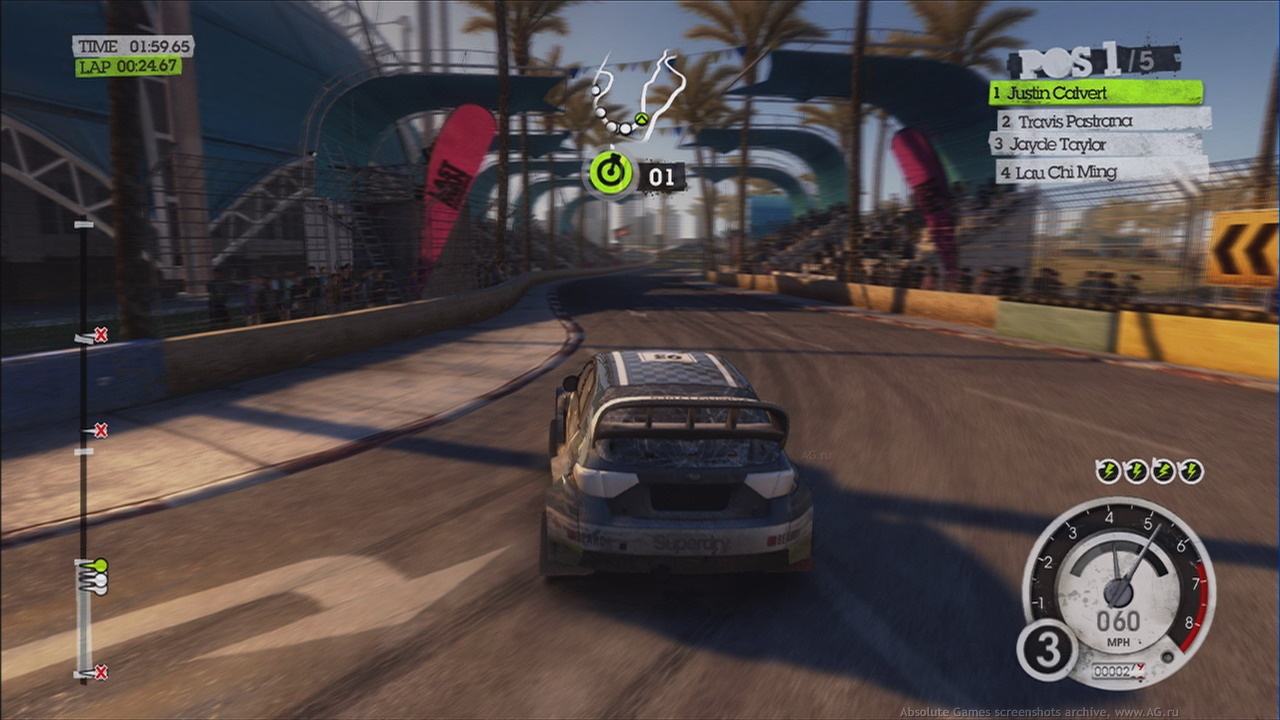Choose Jayde Taylor's leaderboard row
The width and height of the screenshot is (1280, 720).
(x=1097, y=145)
